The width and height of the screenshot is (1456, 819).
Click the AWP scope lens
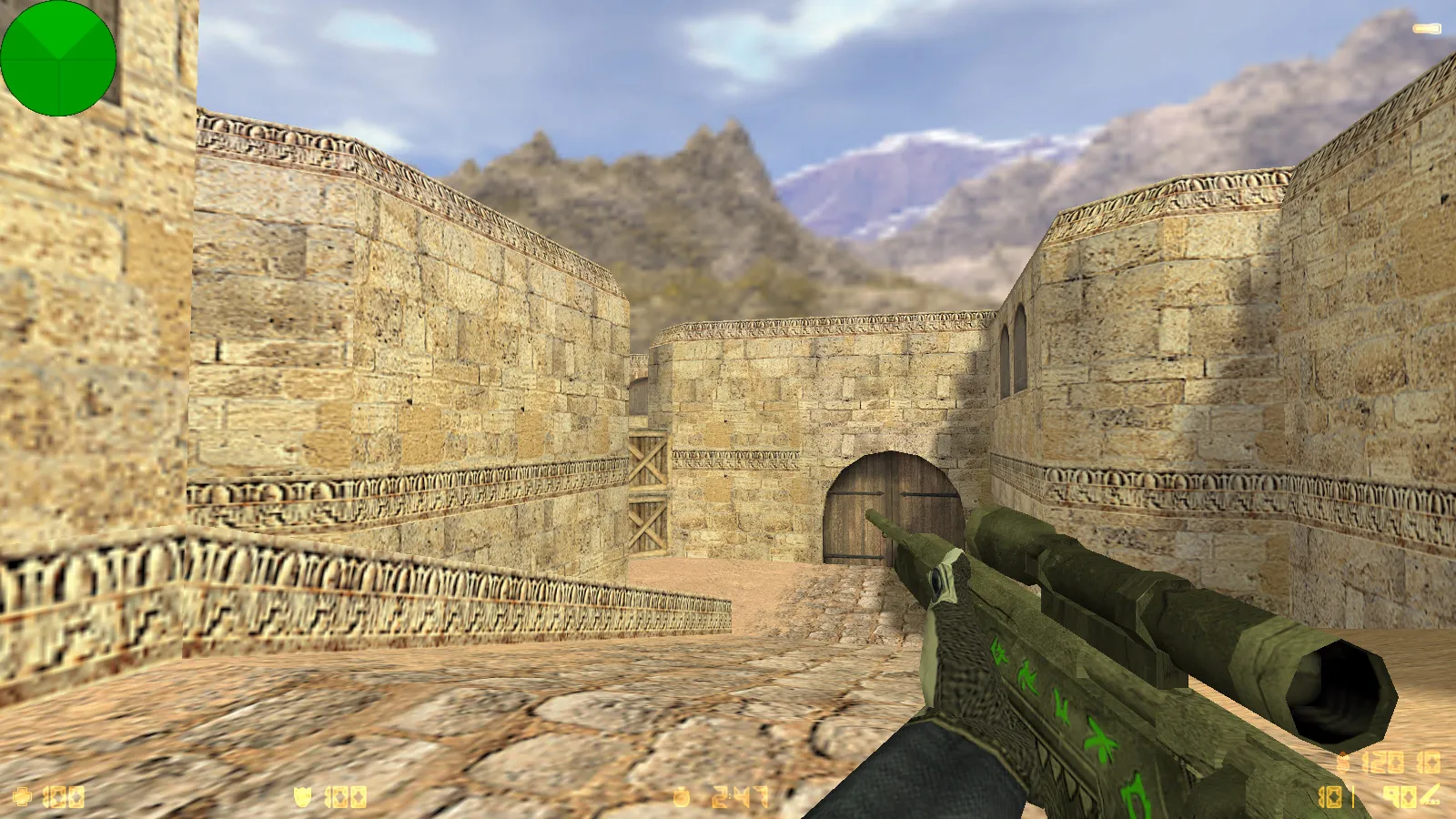937,582
